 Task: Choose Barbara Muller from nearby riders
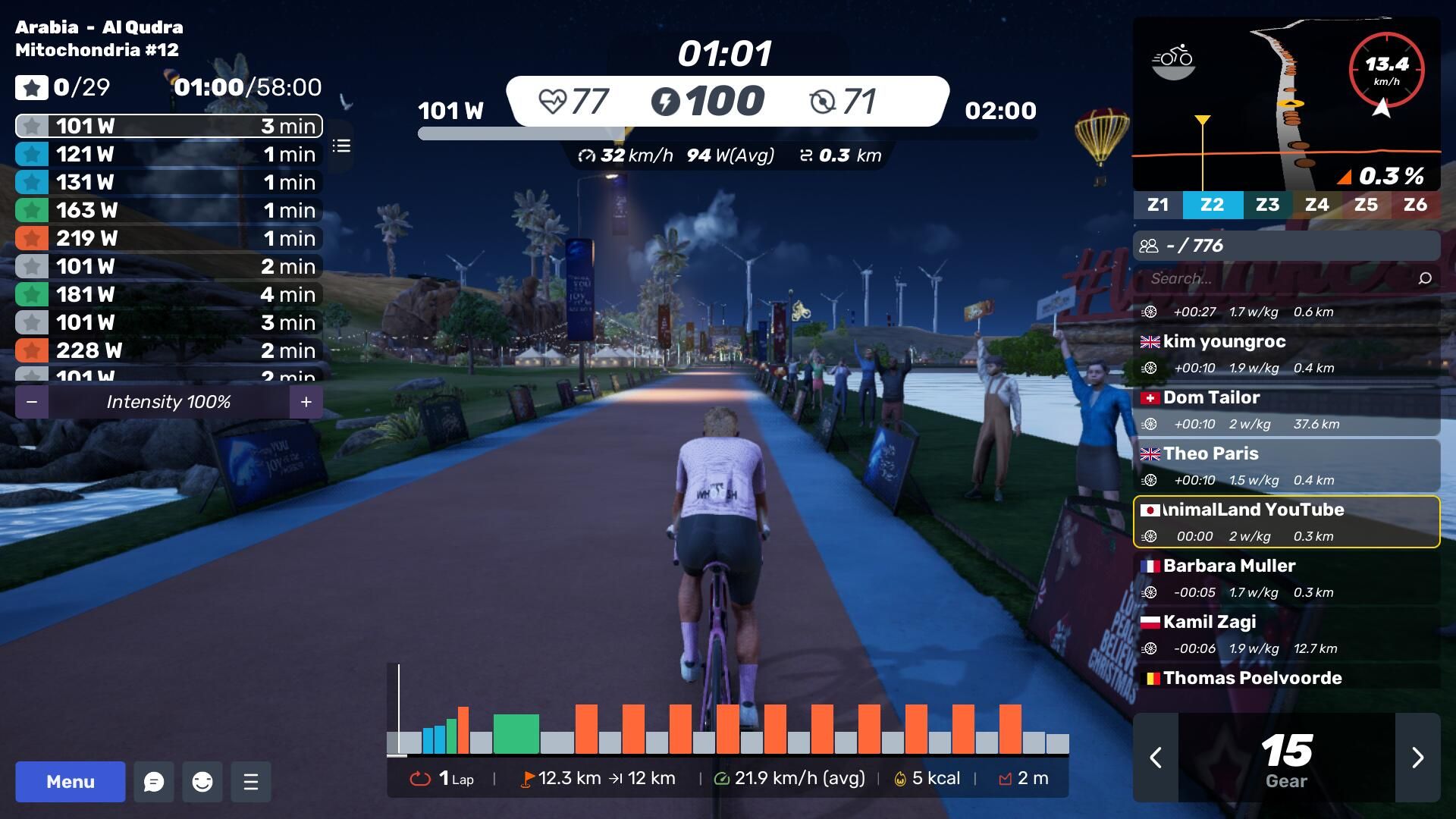coord(1286,579)
